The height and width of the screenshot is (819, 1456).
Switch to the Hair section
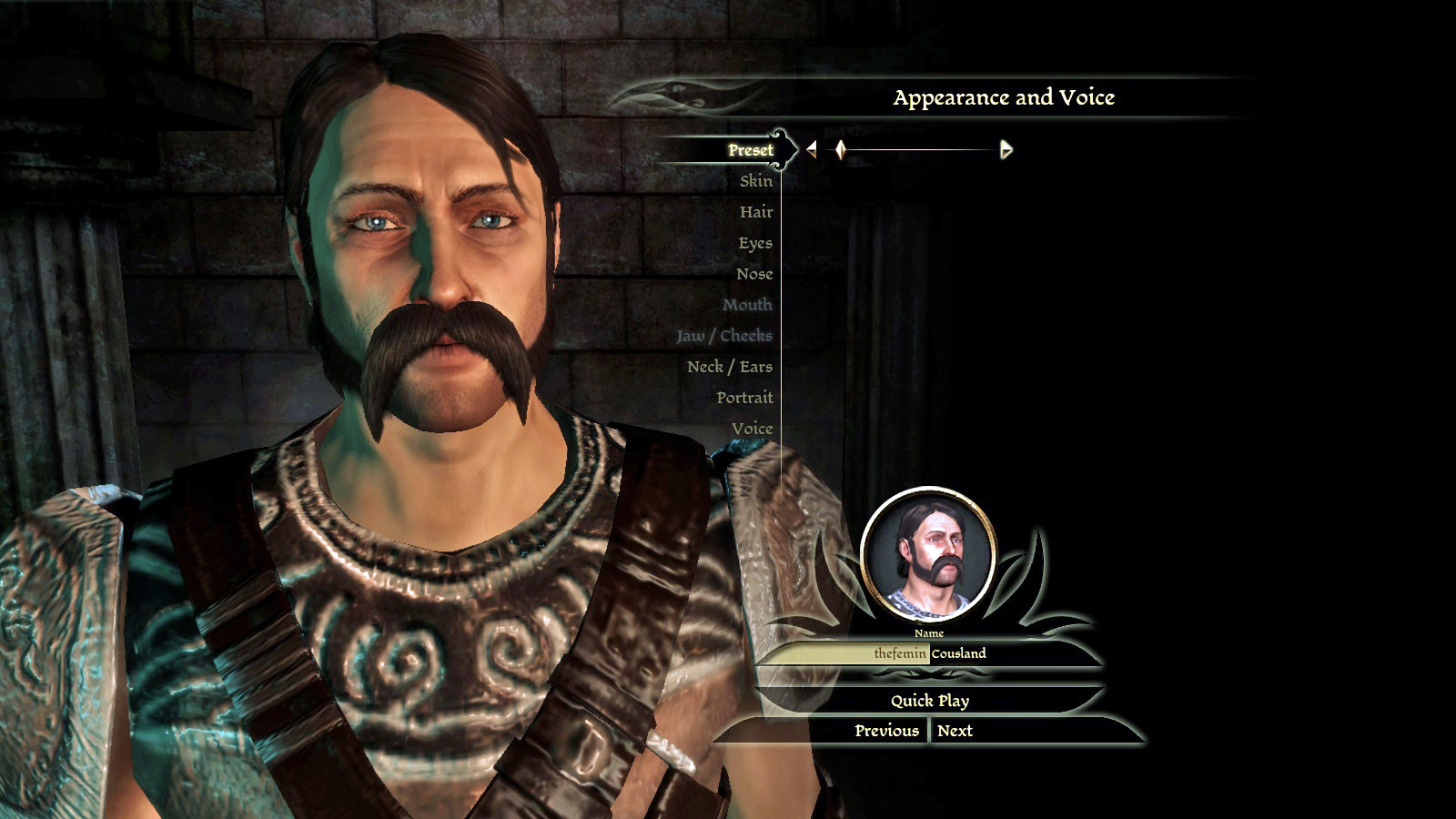[755, 212]
